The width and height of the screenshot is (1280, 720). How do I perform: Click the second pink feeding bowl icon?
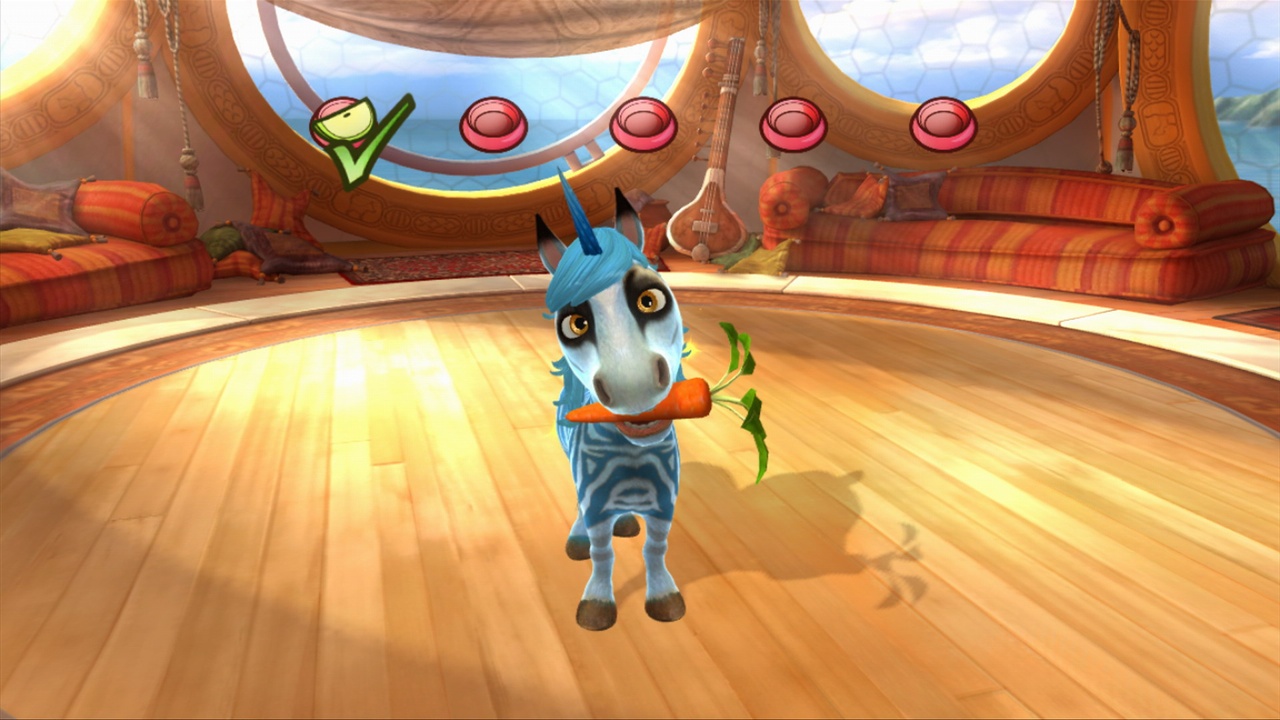(494, 122)
